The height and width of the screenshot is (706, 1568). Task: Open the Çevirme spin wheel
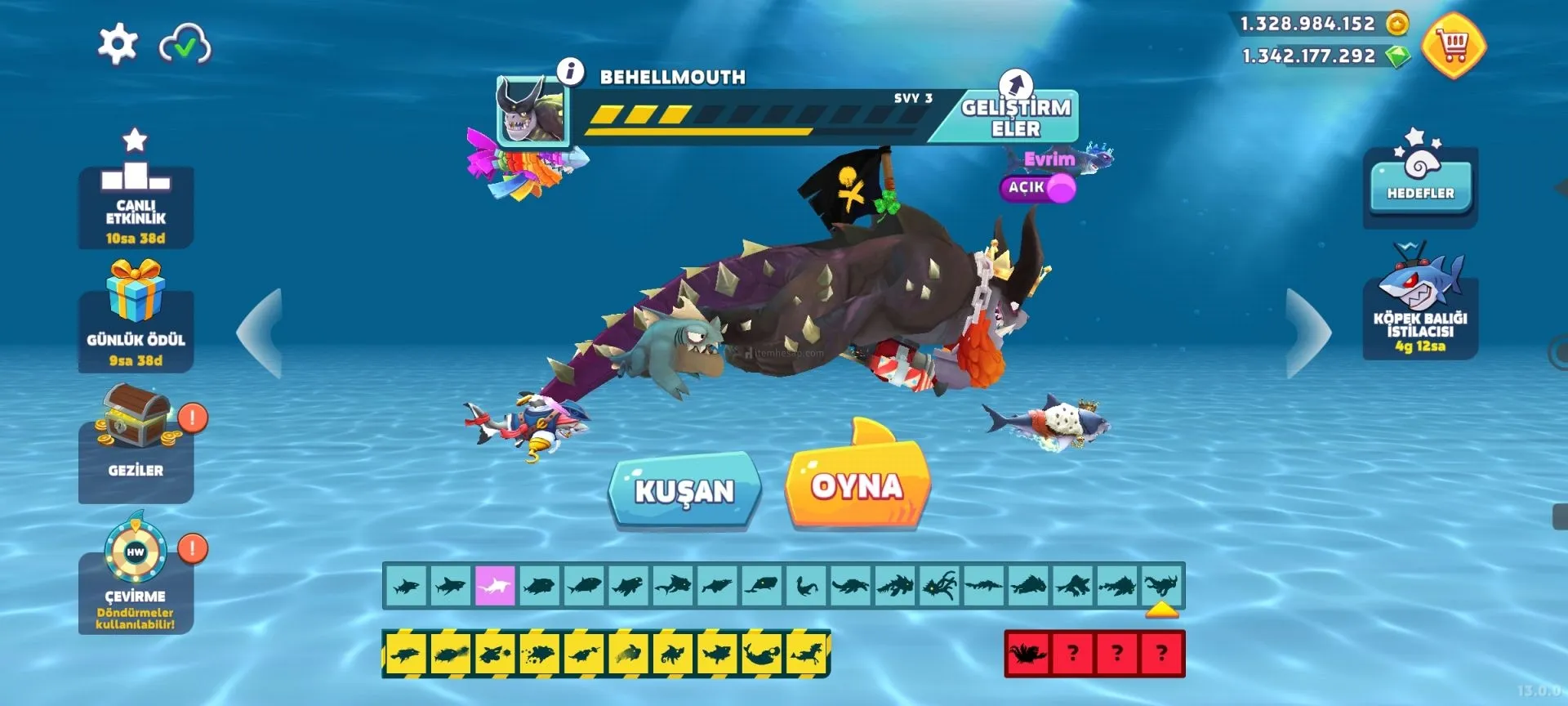[136, 576]
